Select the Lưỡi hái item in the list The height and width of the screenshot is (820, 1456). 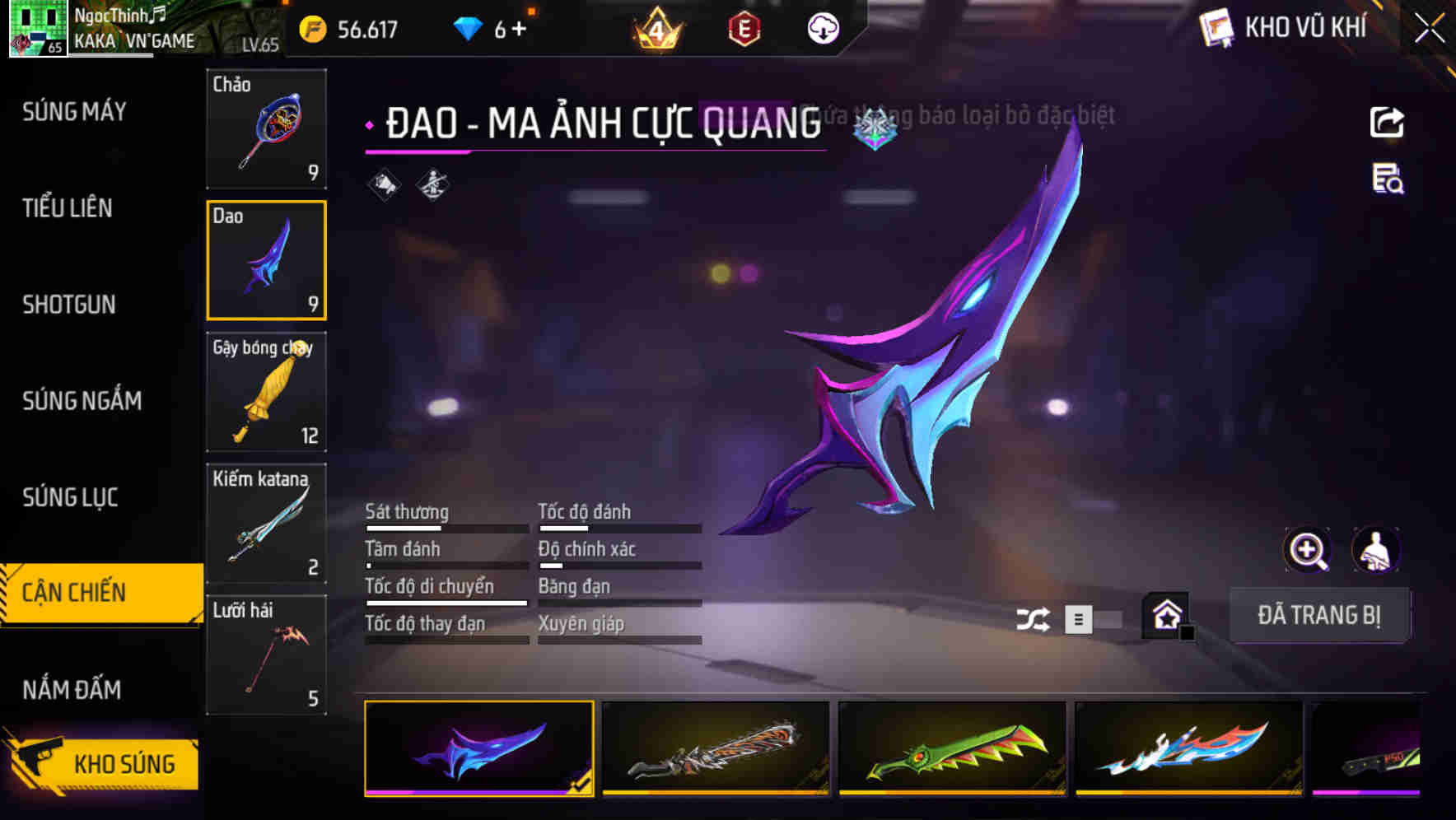(266, 655)
